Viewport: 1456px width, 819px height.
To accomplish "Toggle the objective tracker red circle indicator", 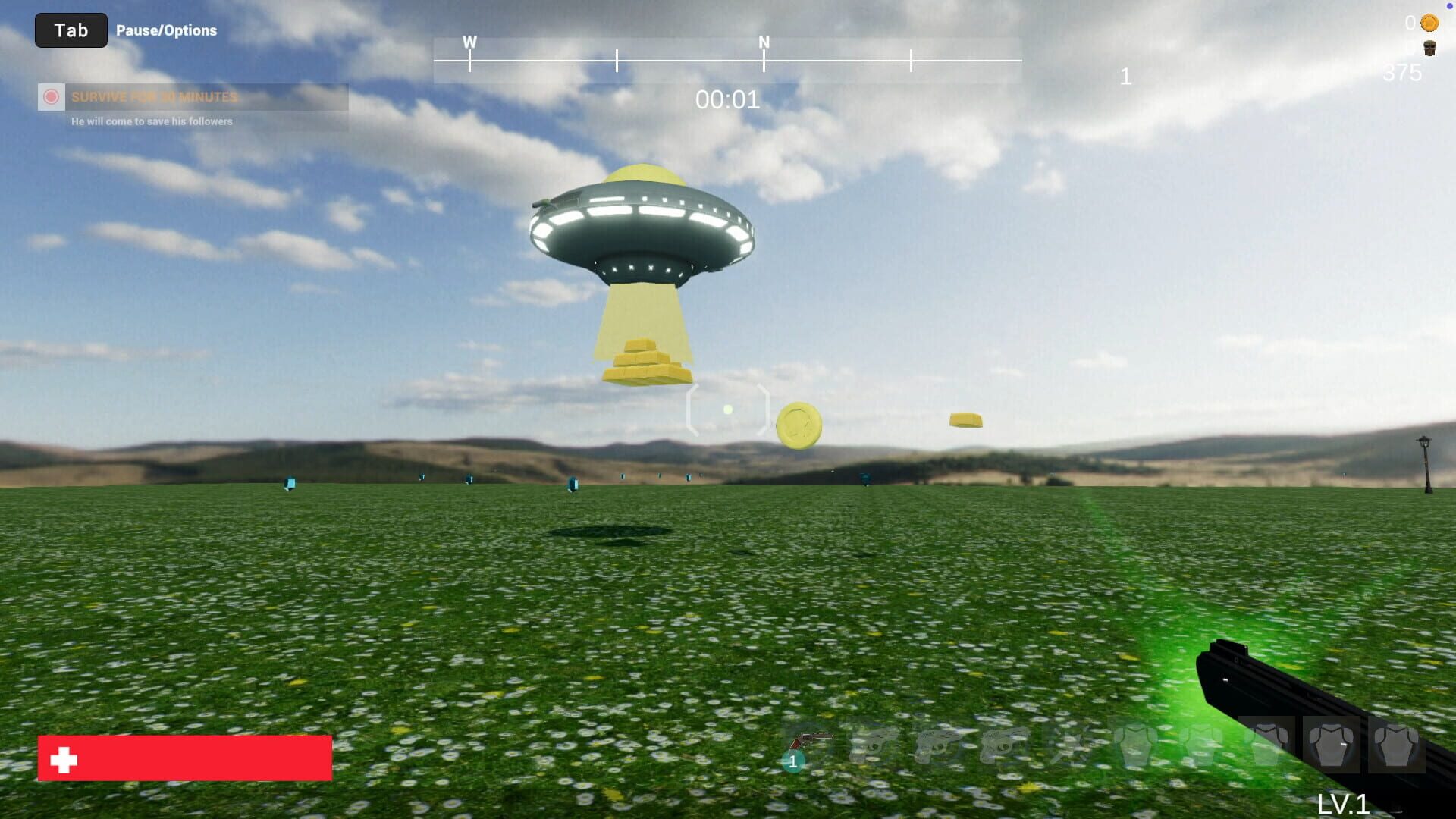I will pyautogui.click(x=52, y=96).
